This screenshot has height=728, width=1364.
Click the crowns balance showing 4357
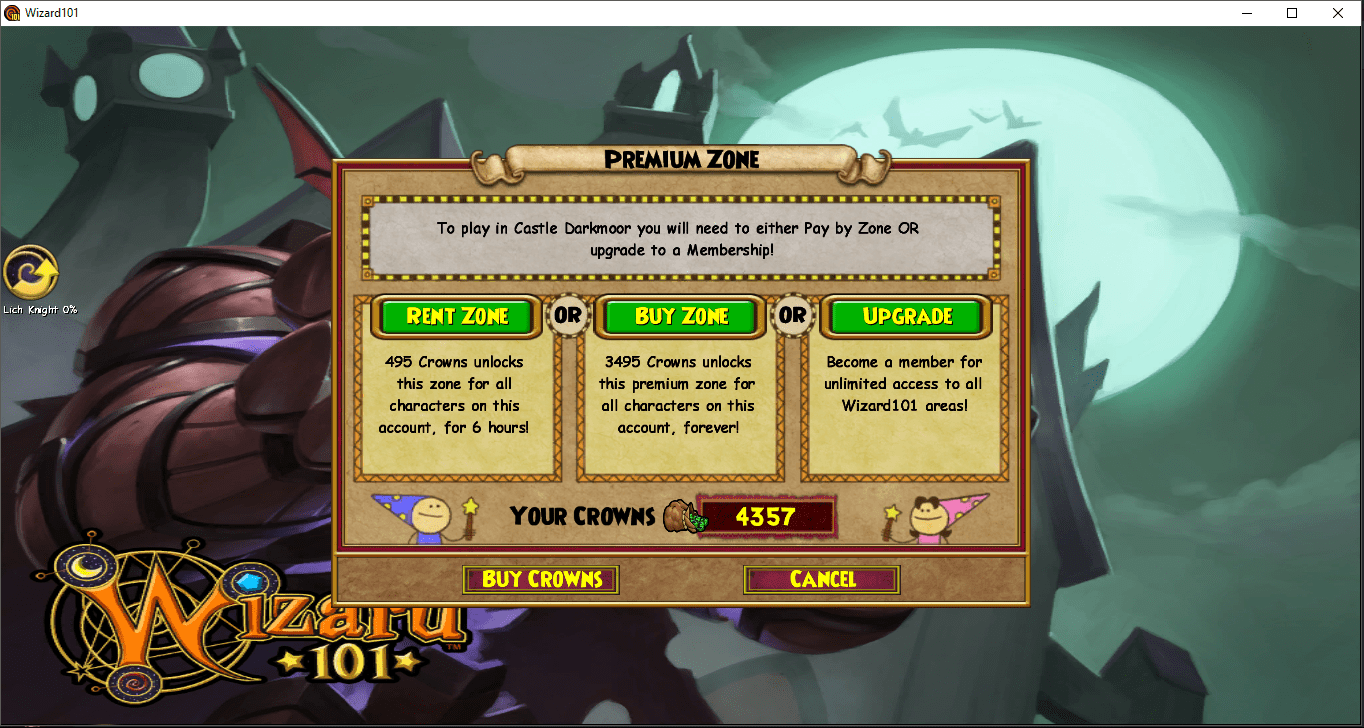click(x=768, y=517)
